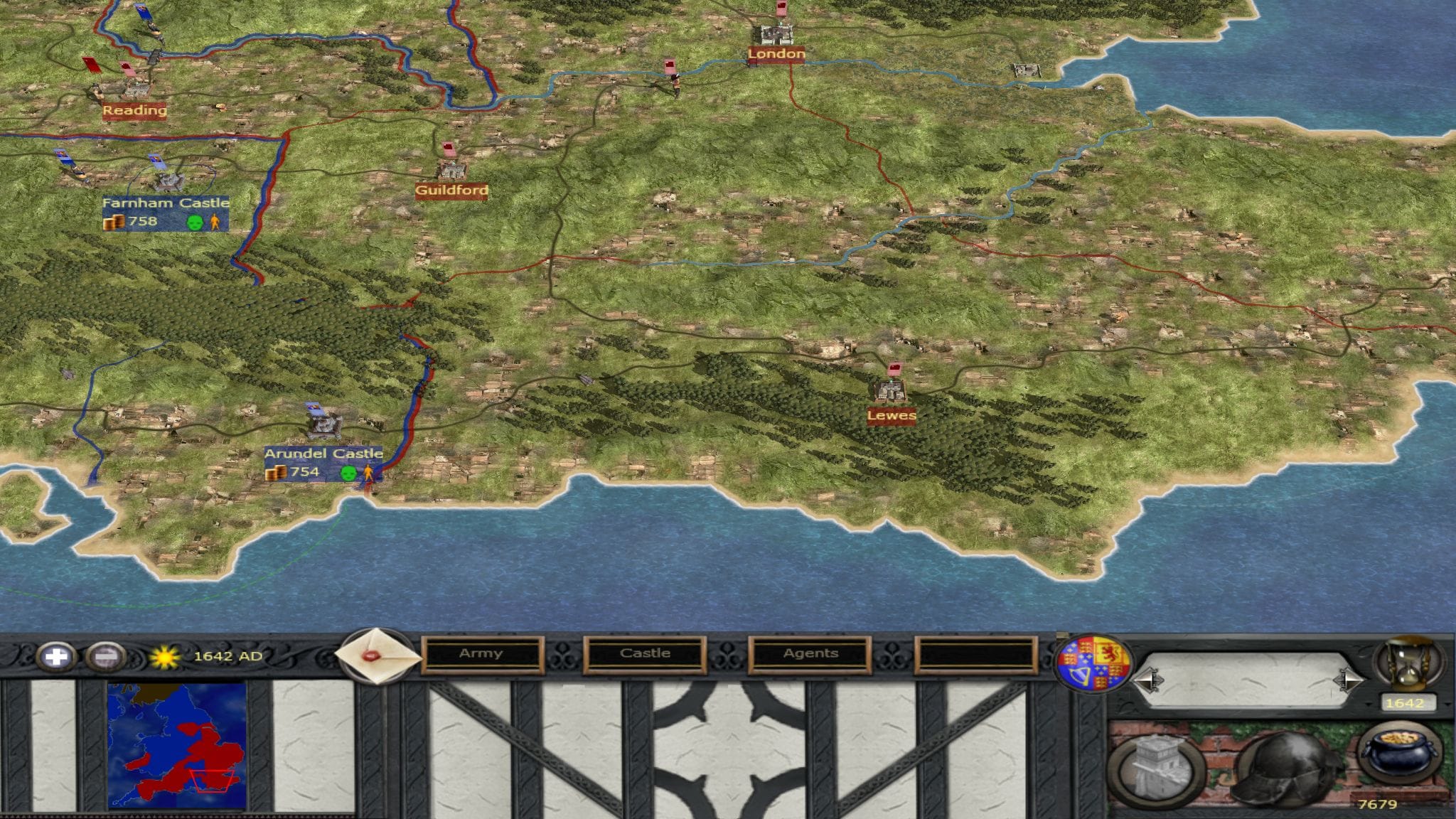This screenshot has height=819, width=1456.
Task: Select the previous item with the left arrow
Action: point(1149,680)
